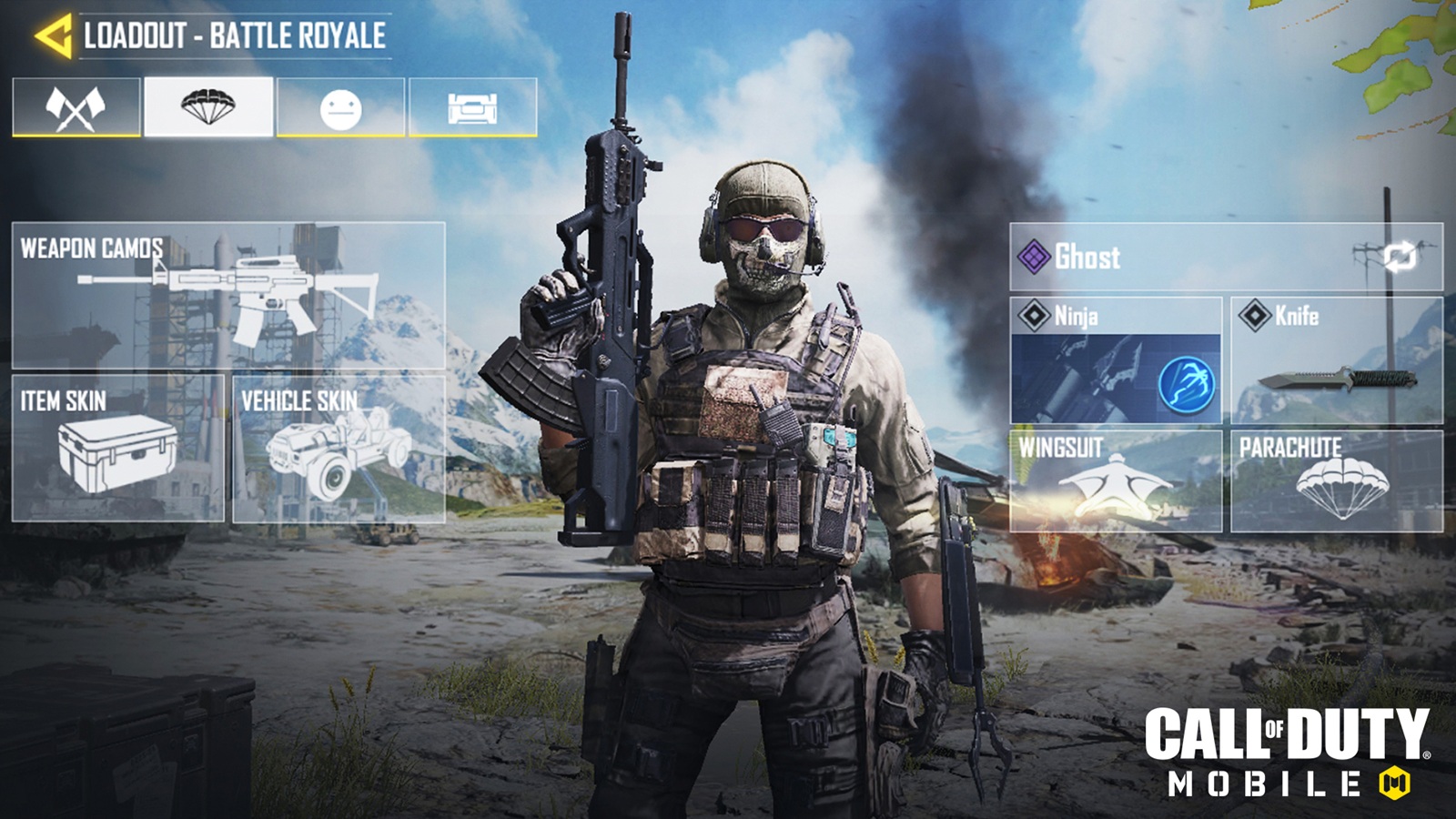The height and width of the screenshot is (819, 1456).
Task: Click the Ninja class diamond emblem
Action: tap(1035, 316)
